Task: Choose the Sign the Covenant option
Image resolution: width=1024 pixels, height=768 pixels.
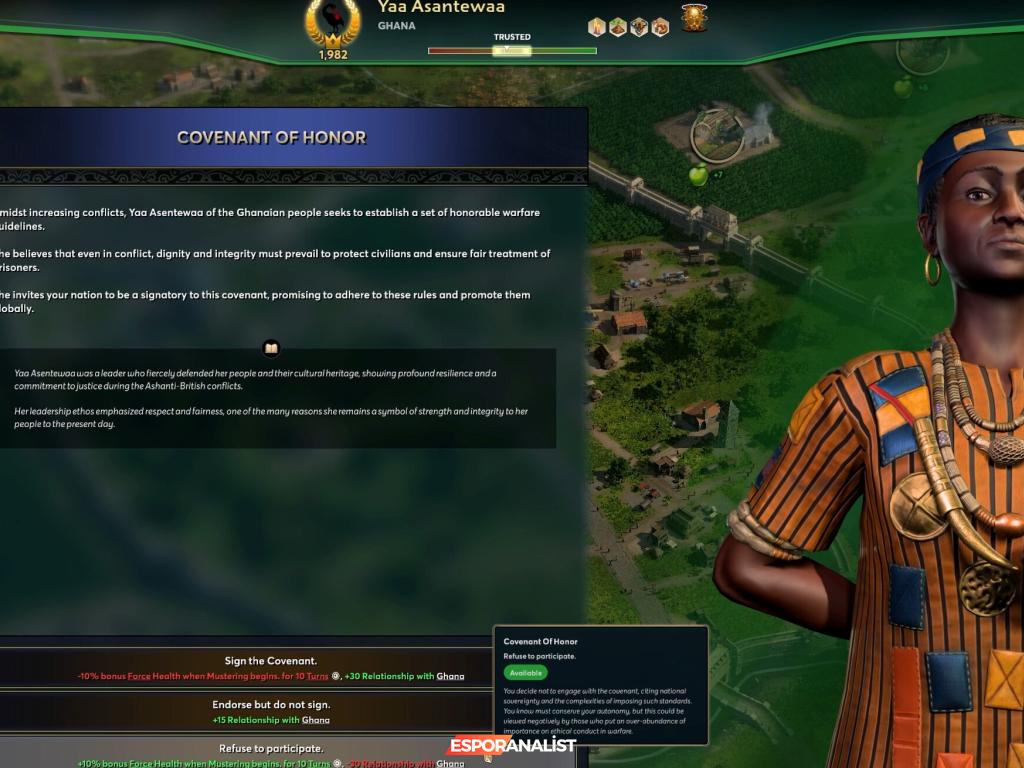Action: pos(271,667)
